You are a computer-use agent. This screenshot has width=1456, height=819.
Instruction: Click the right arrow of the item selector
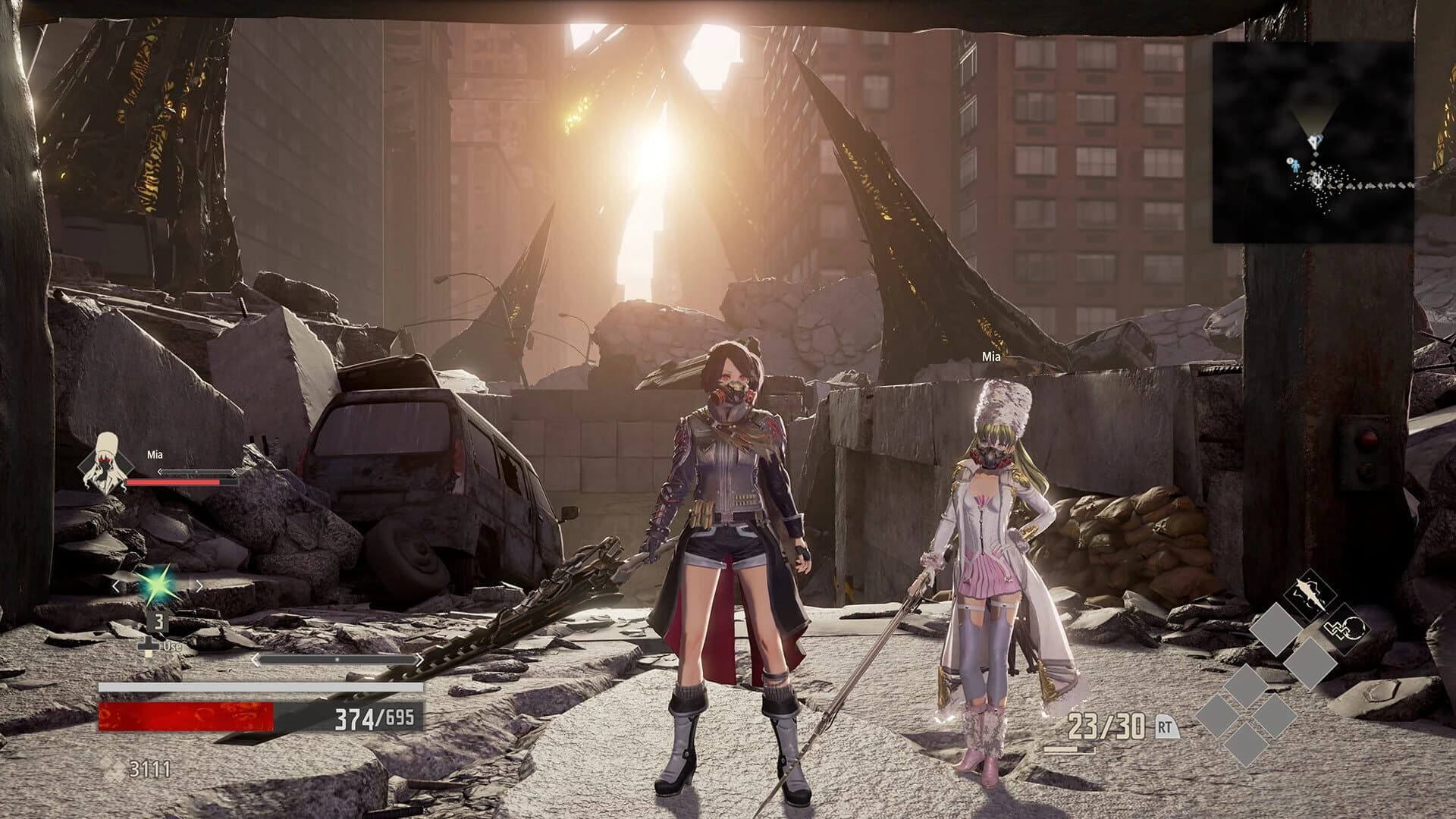pyautogui.click(x=199, y=585)
